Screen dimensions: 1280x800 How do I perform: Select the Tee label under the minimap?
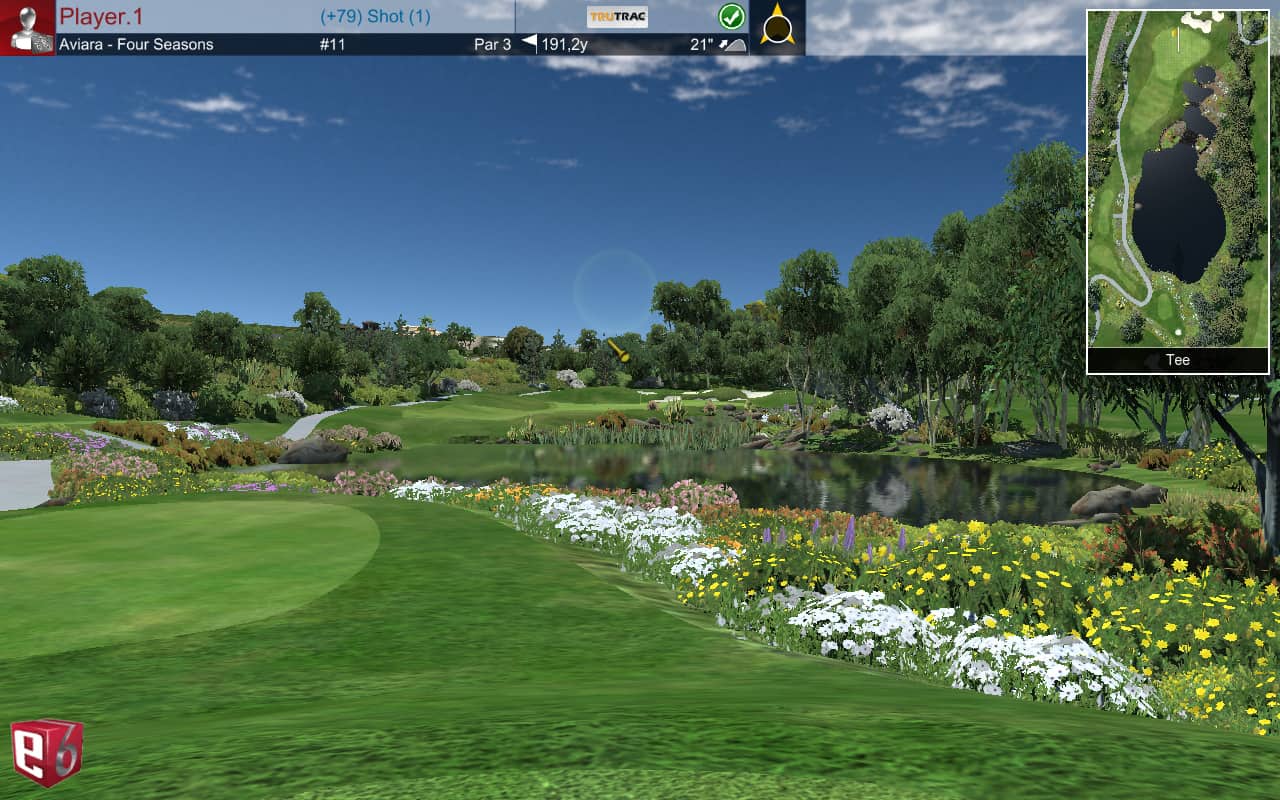coord(1177,360)
